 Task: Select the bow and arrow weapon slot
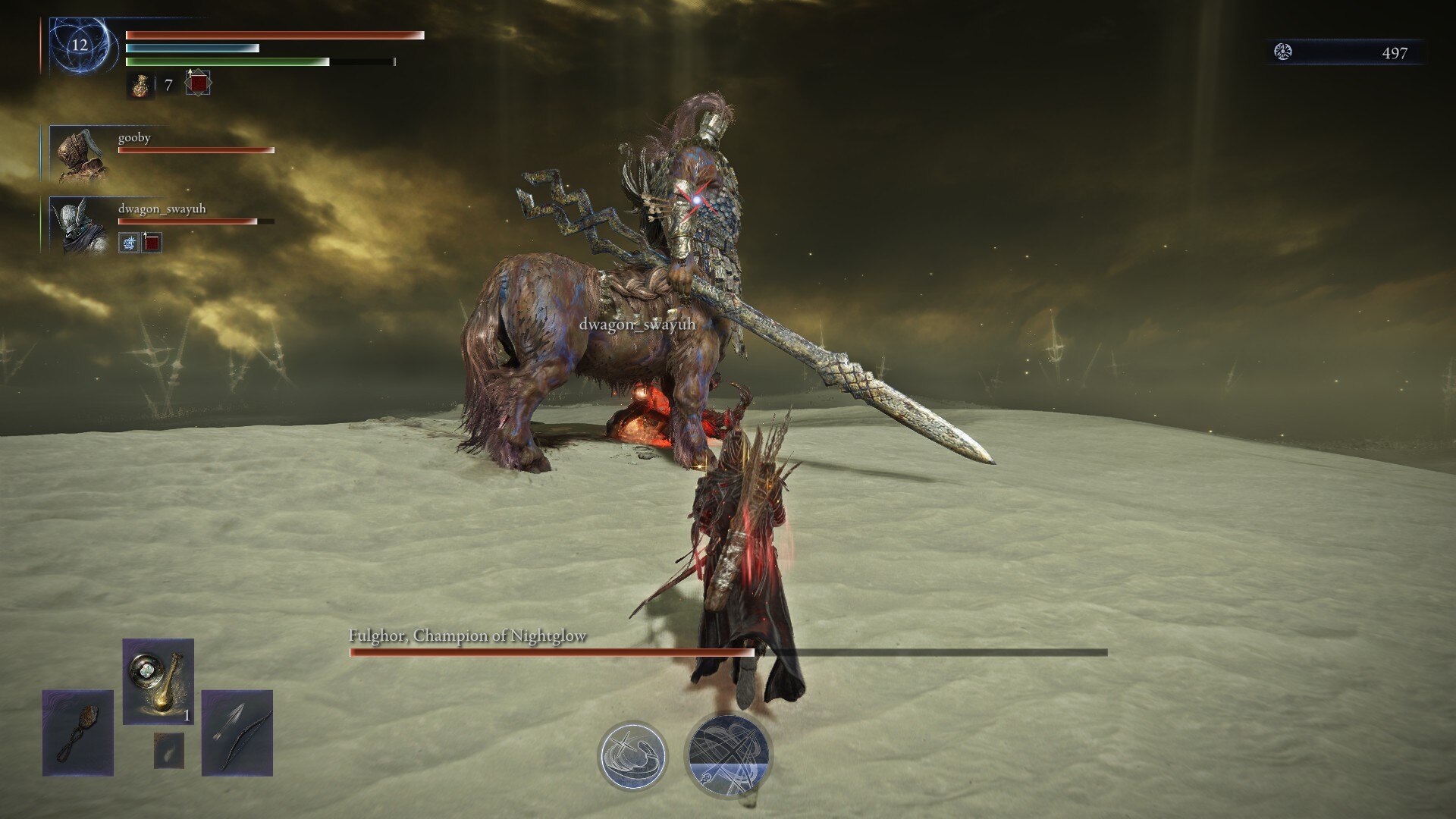237,733
